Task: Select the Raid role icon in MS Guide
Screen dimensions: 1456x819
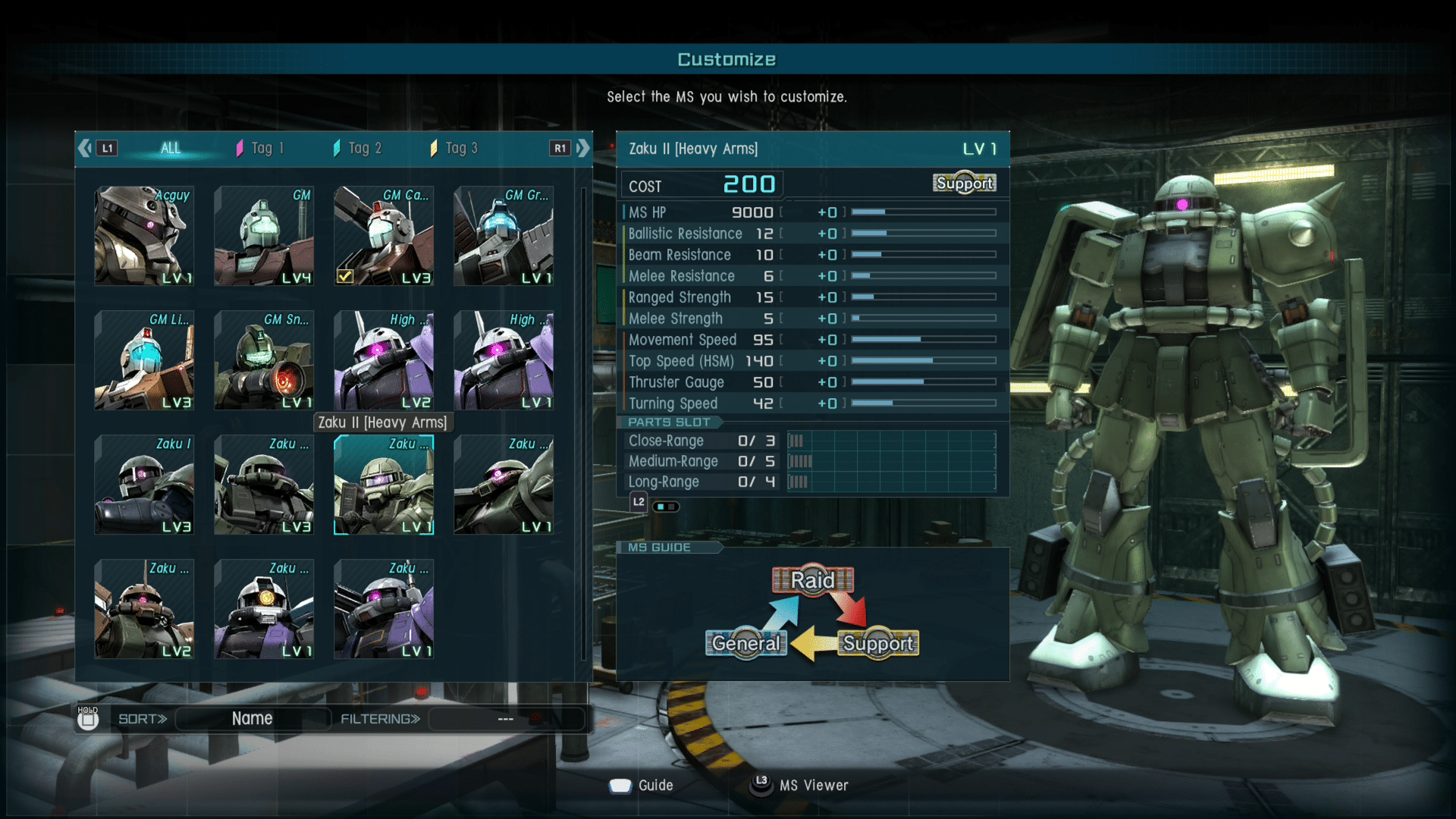Action: coord(813,579)
